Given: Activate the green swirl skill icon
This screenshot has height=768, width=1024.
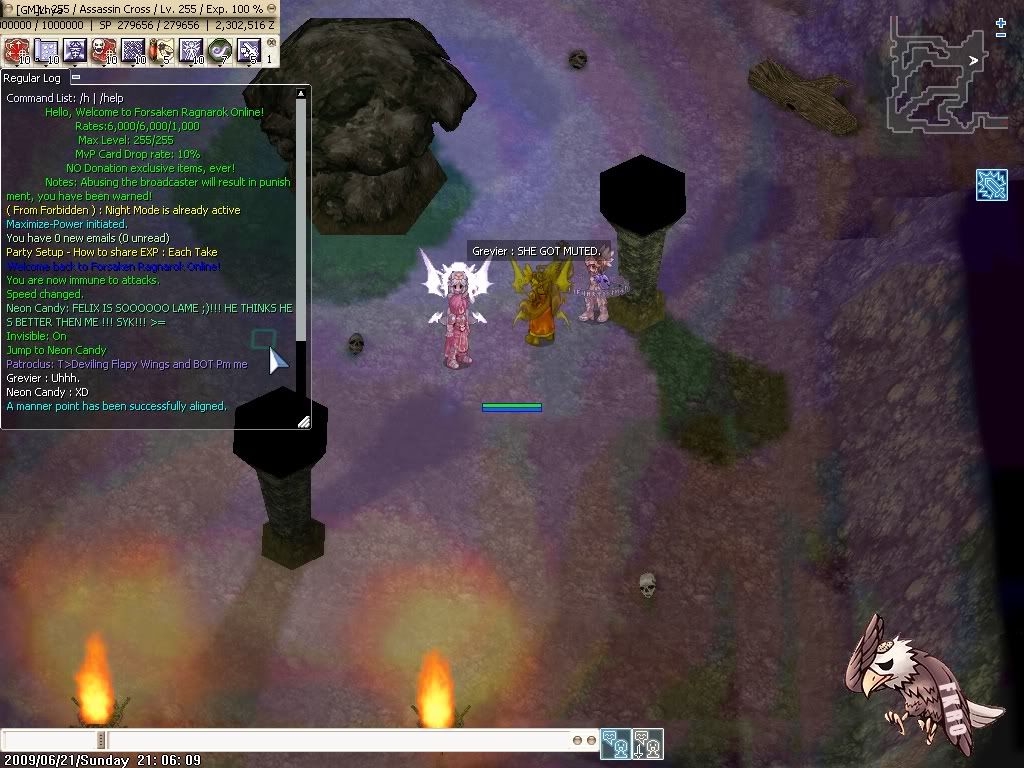Looking at the screenshot, I should [x=220, y=51].
